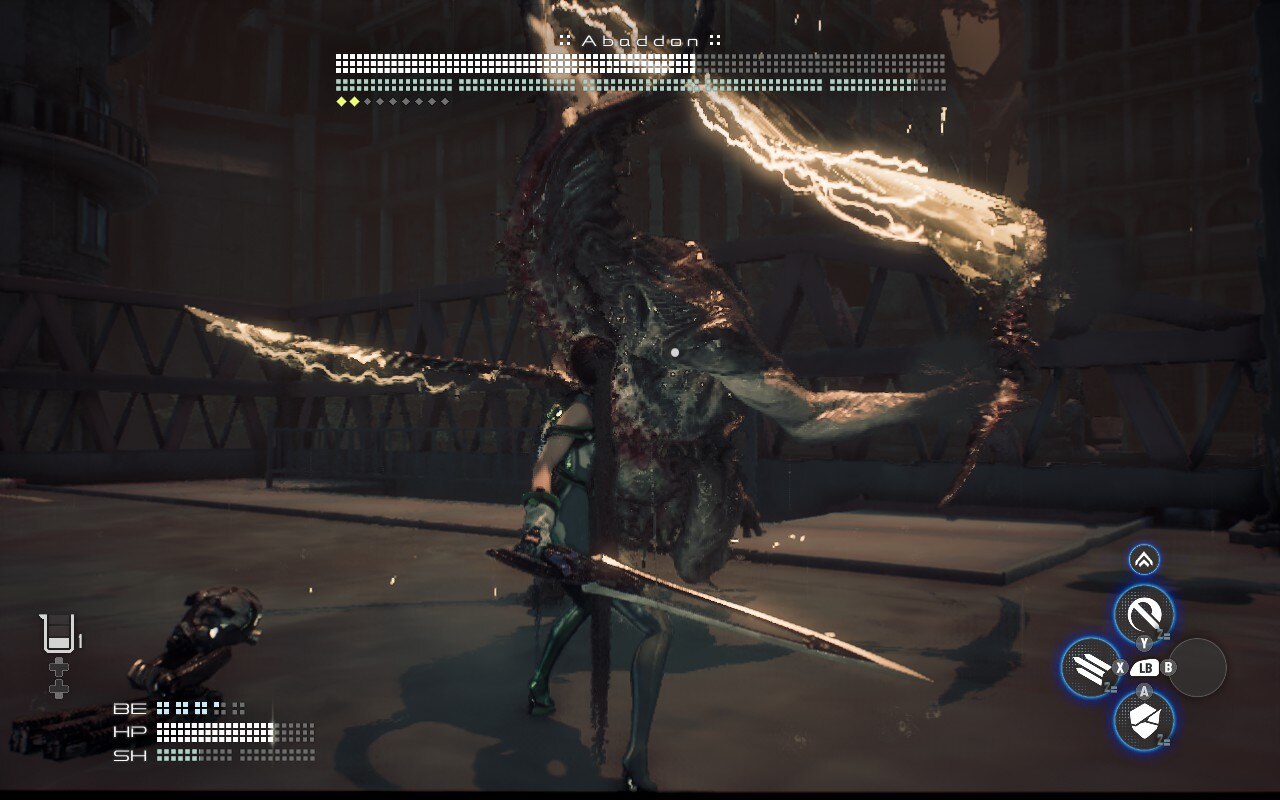Click the double chevron up icon
The height and width of the screenshot is (800, 1280).
pos(1144,560)
